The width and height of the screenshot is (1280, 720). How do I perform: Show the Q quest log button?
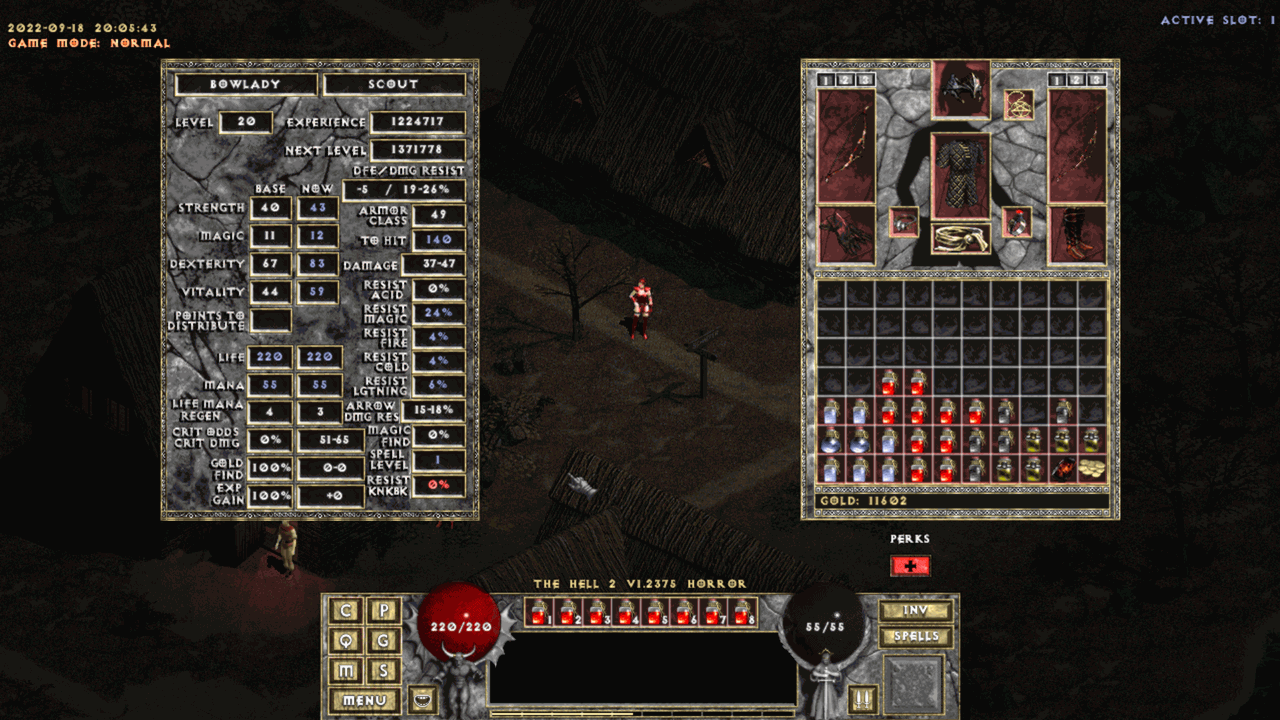347,640
